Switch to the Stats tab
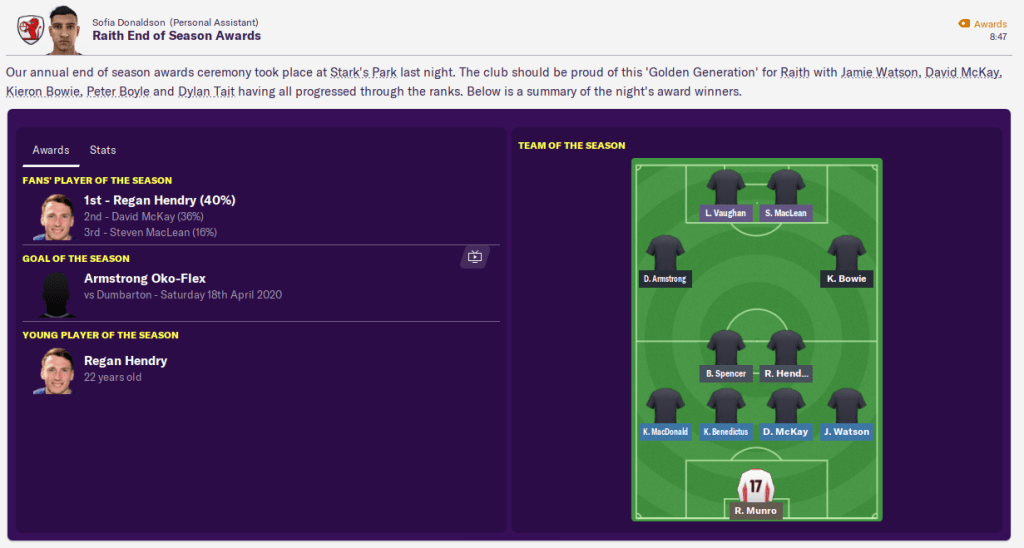The width and height of the screenshot is (1024, 548). click(x=103, y=150)
